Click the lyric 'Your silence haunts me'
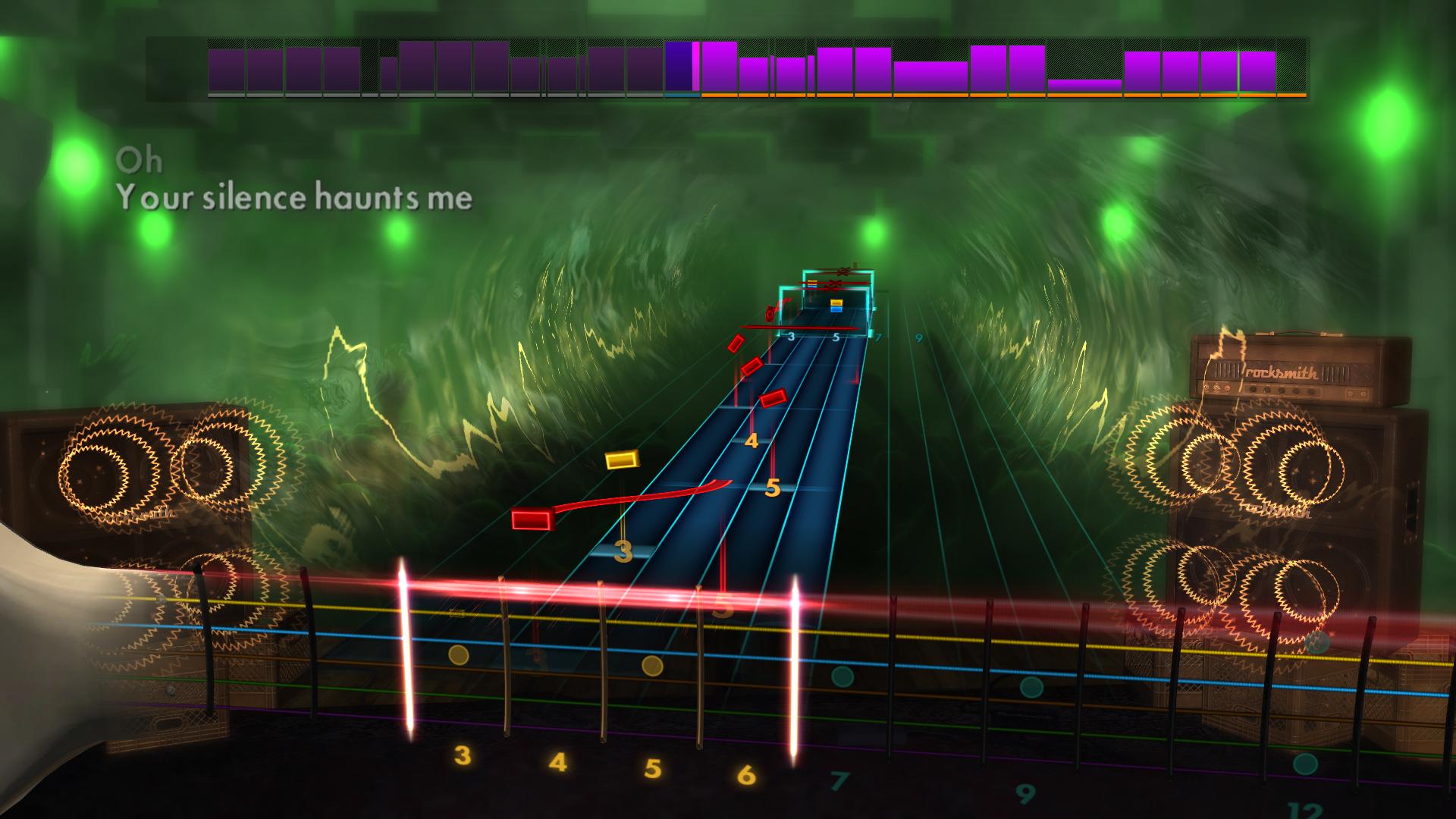Screen dimensions: 1456x819 click(x=294, y=198)
